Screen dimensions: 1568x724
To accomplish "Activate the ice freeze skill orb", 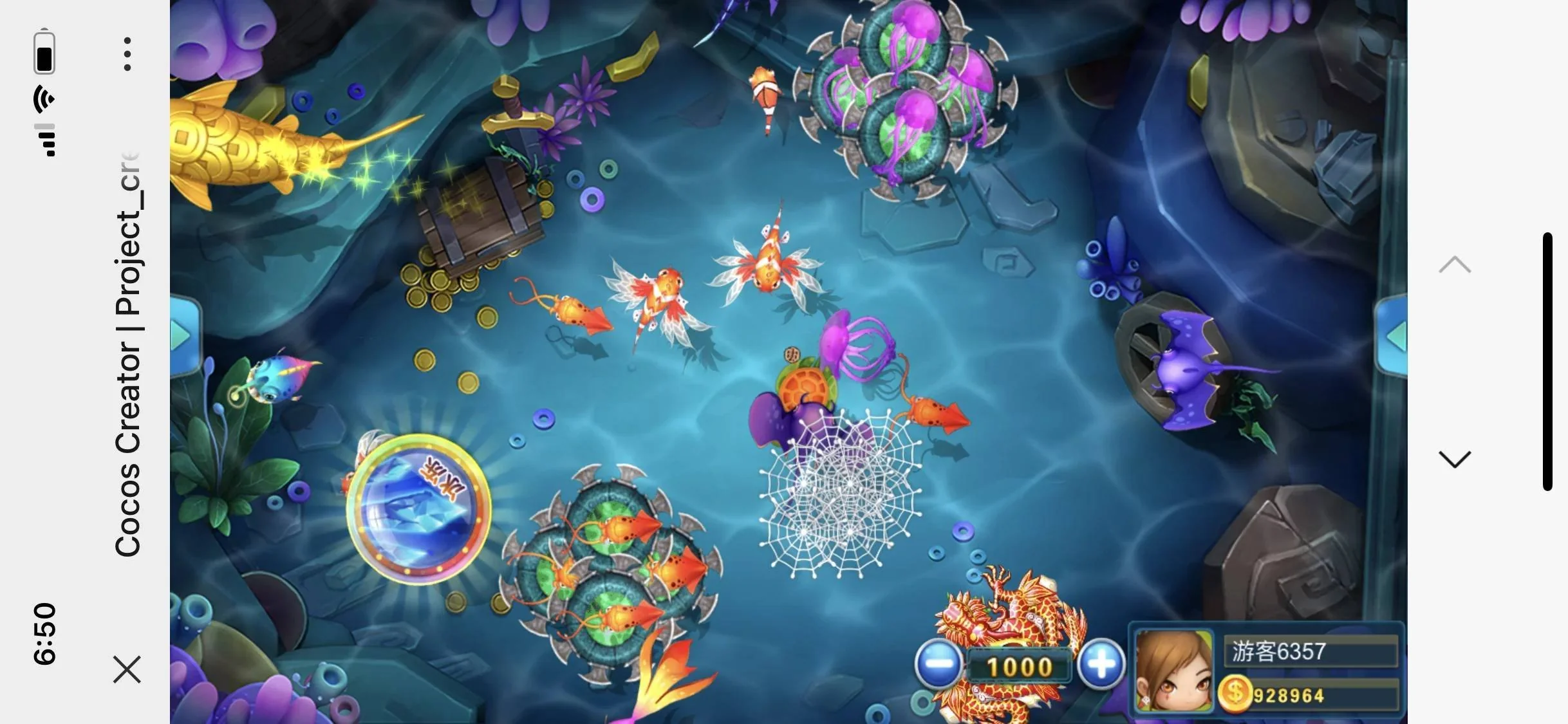I will pos(418,509).
